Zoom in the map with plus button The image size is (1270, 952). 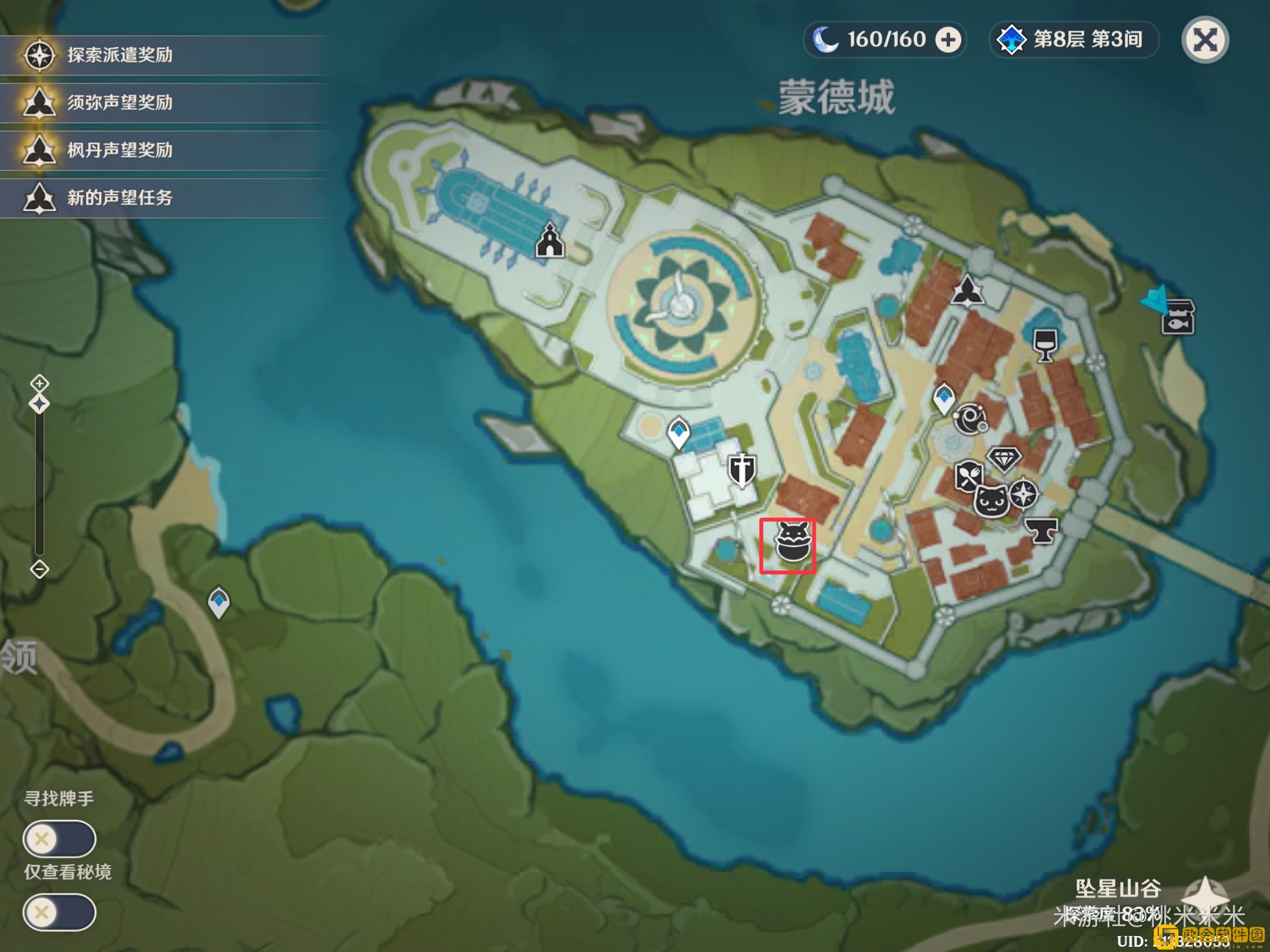click(39, 384)
